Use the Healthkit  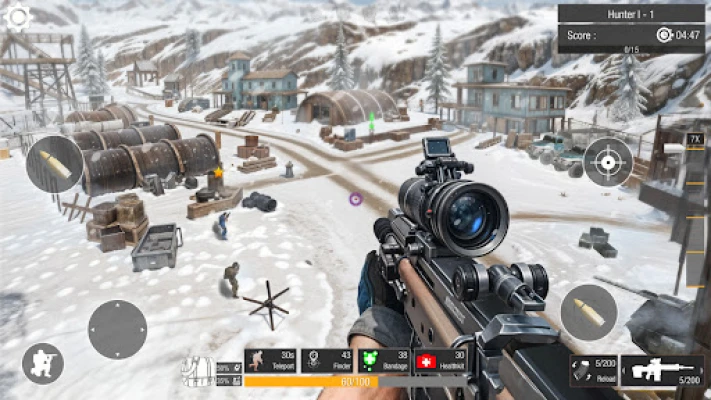pyautogui.click(x=441, y=361)
